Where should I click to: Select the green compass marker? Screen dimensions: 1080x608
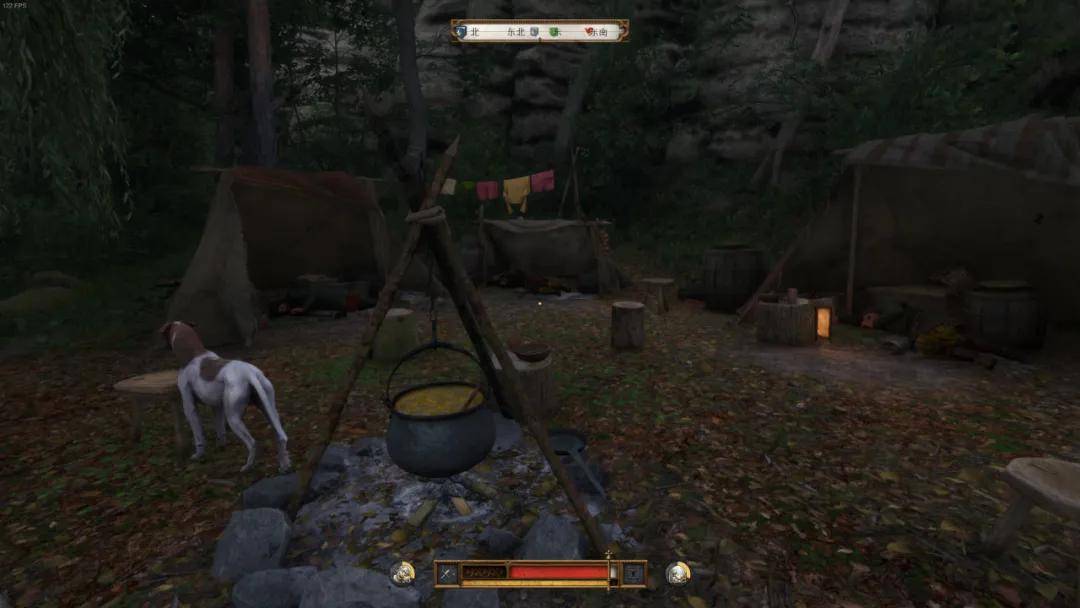(555, 32)
